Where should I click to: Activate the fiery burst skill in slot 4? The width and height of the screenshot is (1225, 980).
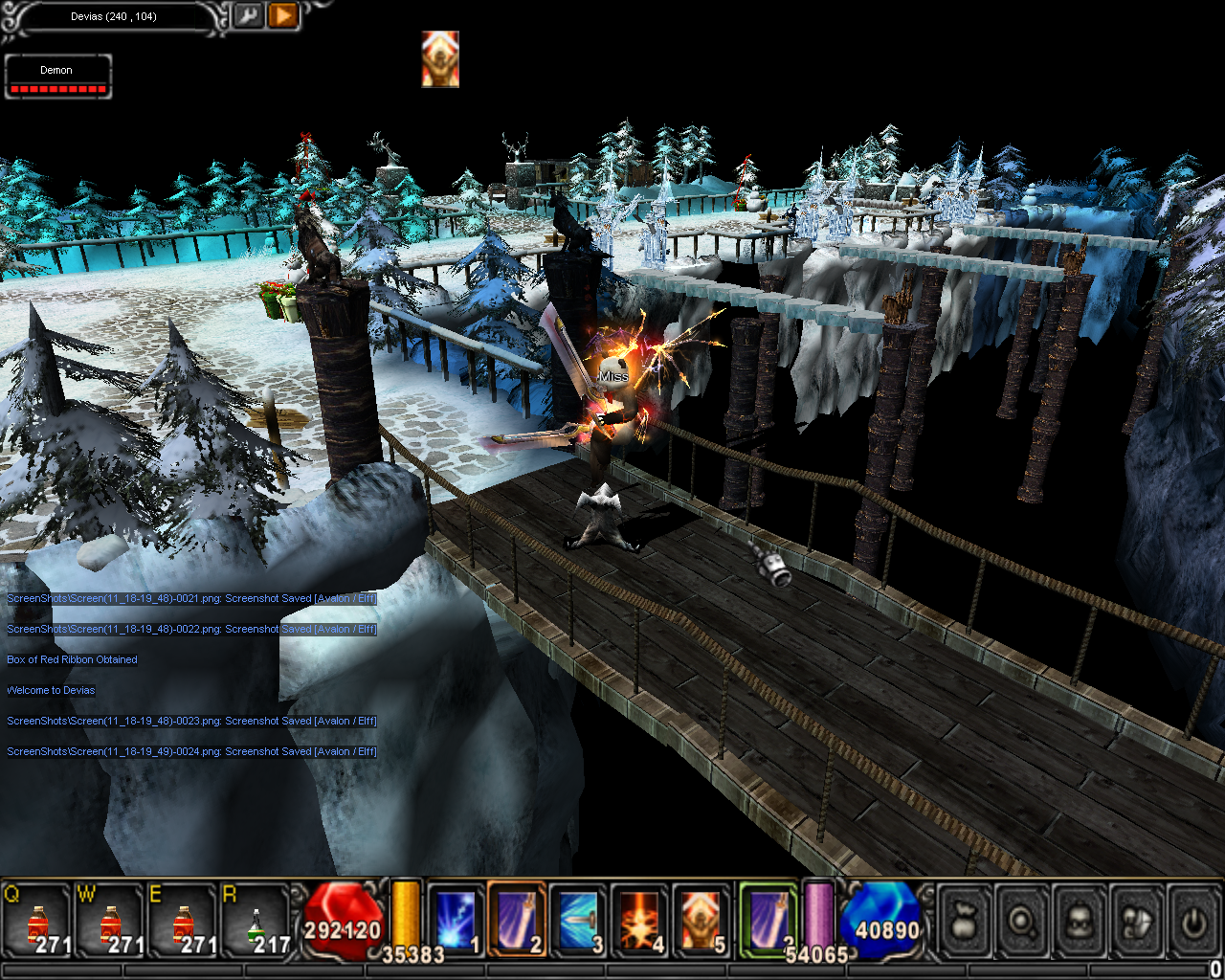pos(639,921)
